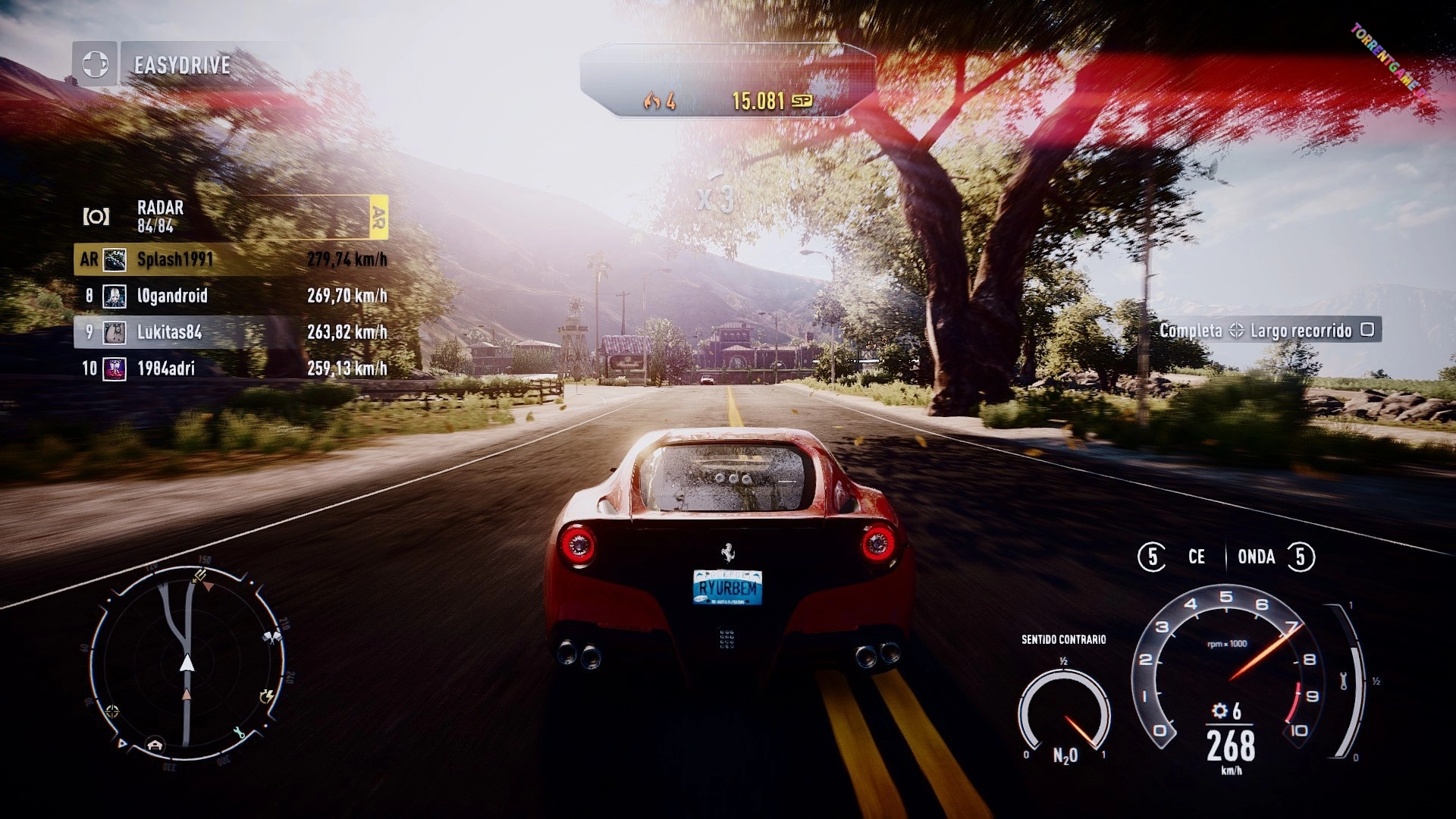
Task: Select the Completa Largo recorrido objective
Action: (1268, 330)
